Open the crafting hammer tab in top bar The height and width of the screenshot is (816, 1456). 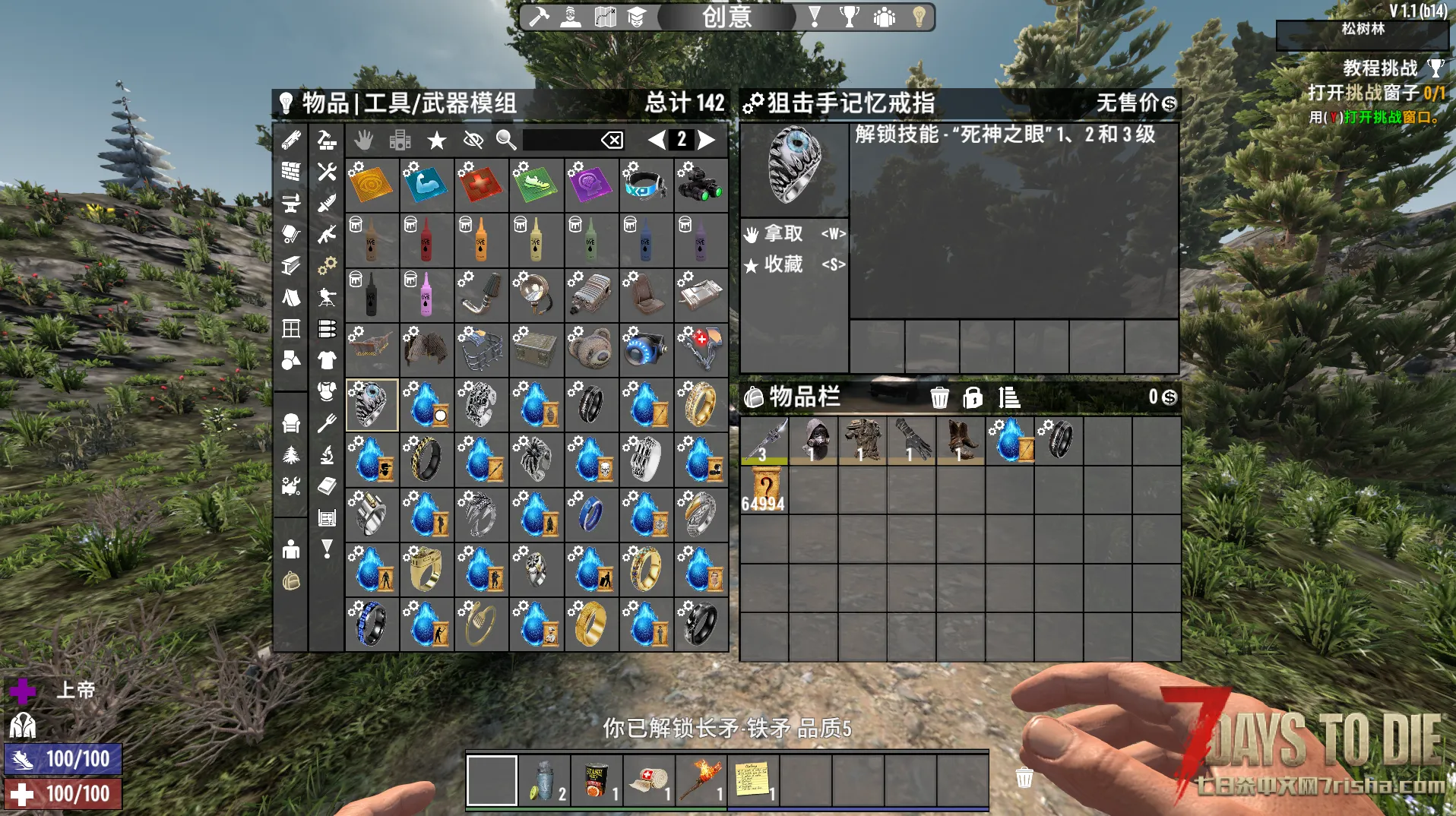pos(539,17)
